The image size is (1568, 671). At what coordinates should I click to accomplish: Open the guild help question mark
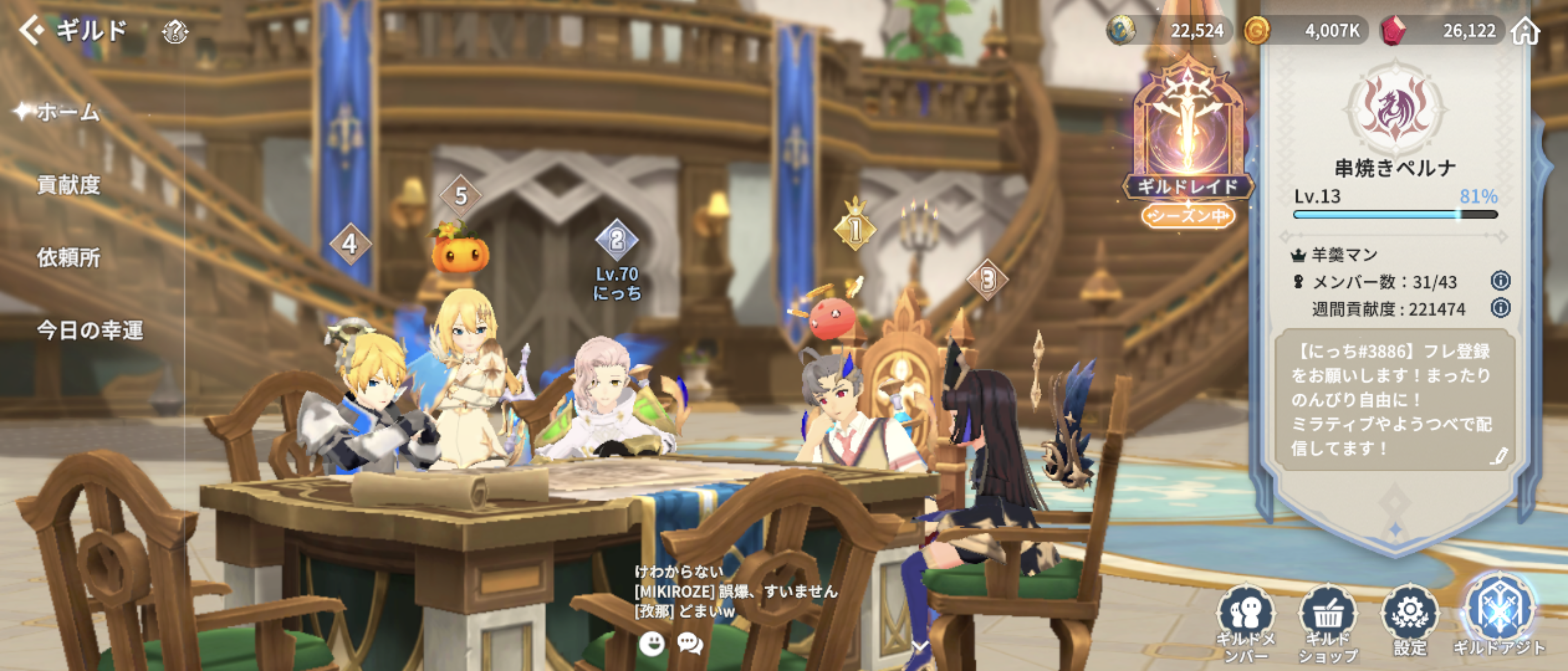175,32
